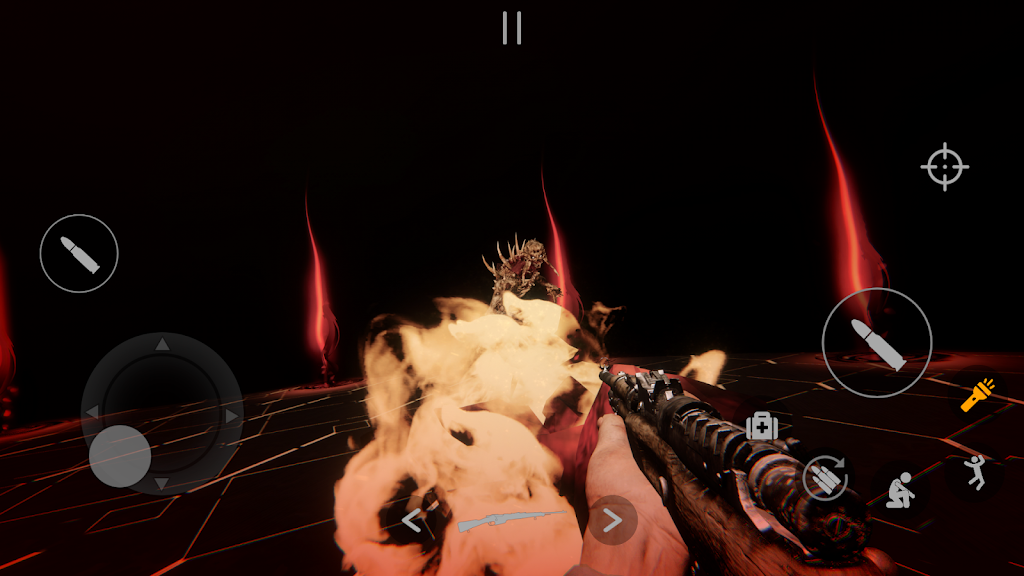Viewport: 1024px width, 576px height.
Task: Switch to the next weapon arrow
Action: coord(612,520)
